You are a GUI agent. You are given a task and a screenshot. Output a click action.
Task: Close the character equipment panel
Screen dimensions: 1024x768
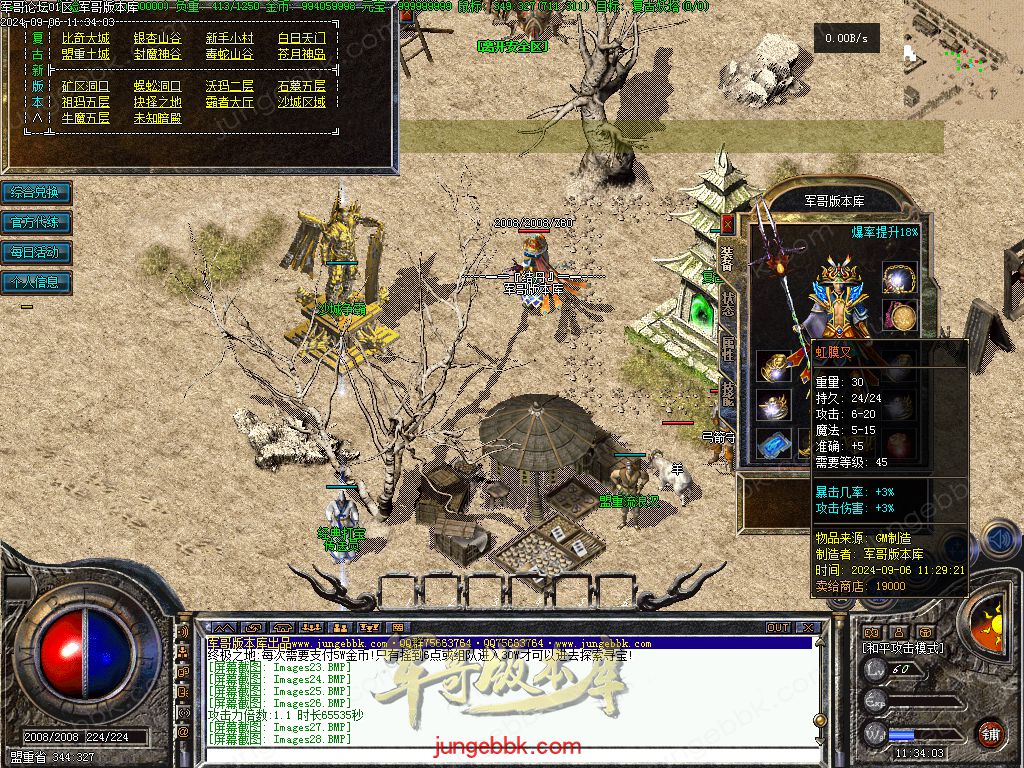click(727, 223)
